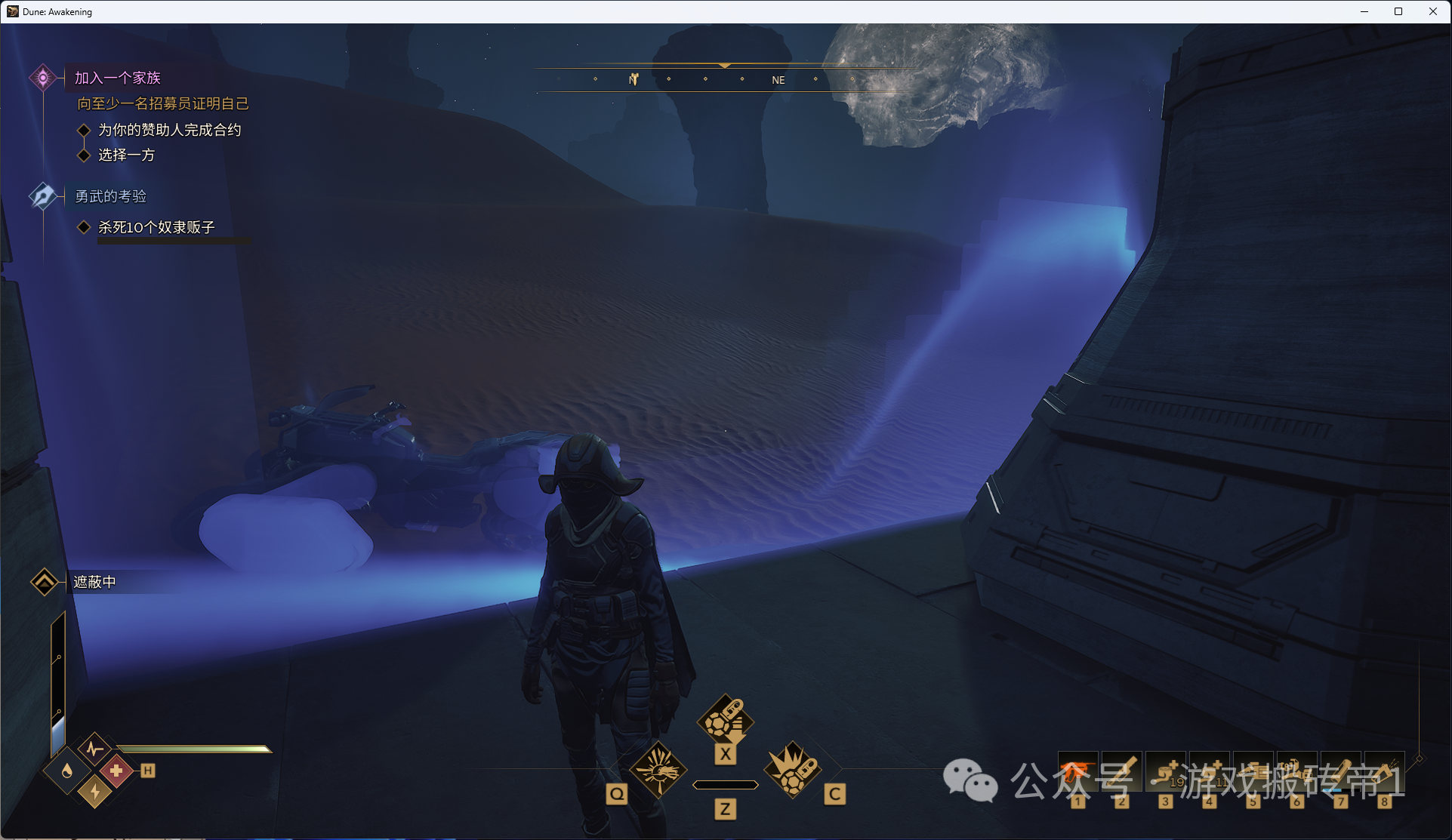Image resolution: width=1452 pixels, height=840 pixels.
Task: Select the healing item with 11 count
Action: (1209, 771)
